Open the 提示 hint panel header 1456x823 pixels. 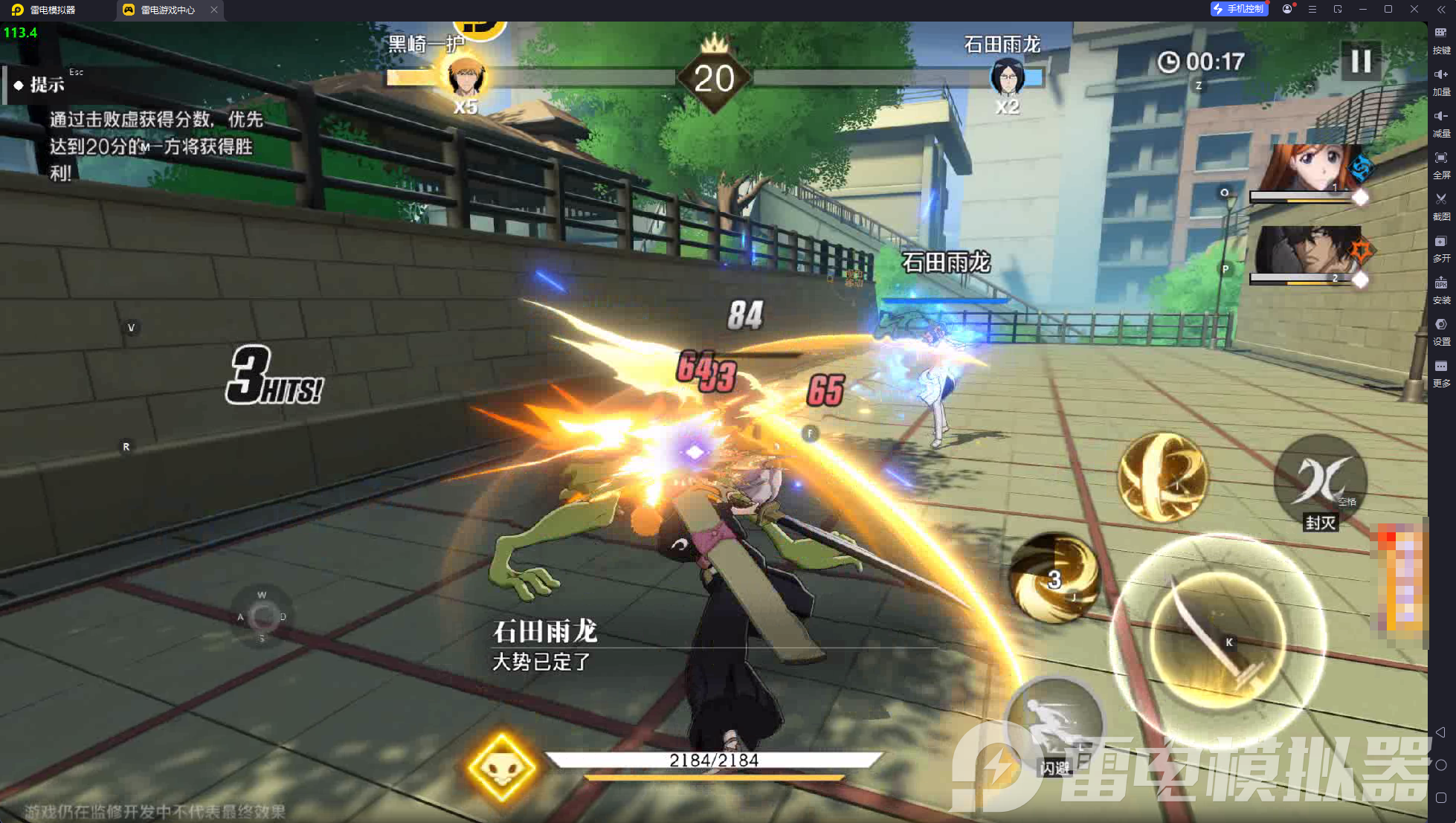coord(46,85)
